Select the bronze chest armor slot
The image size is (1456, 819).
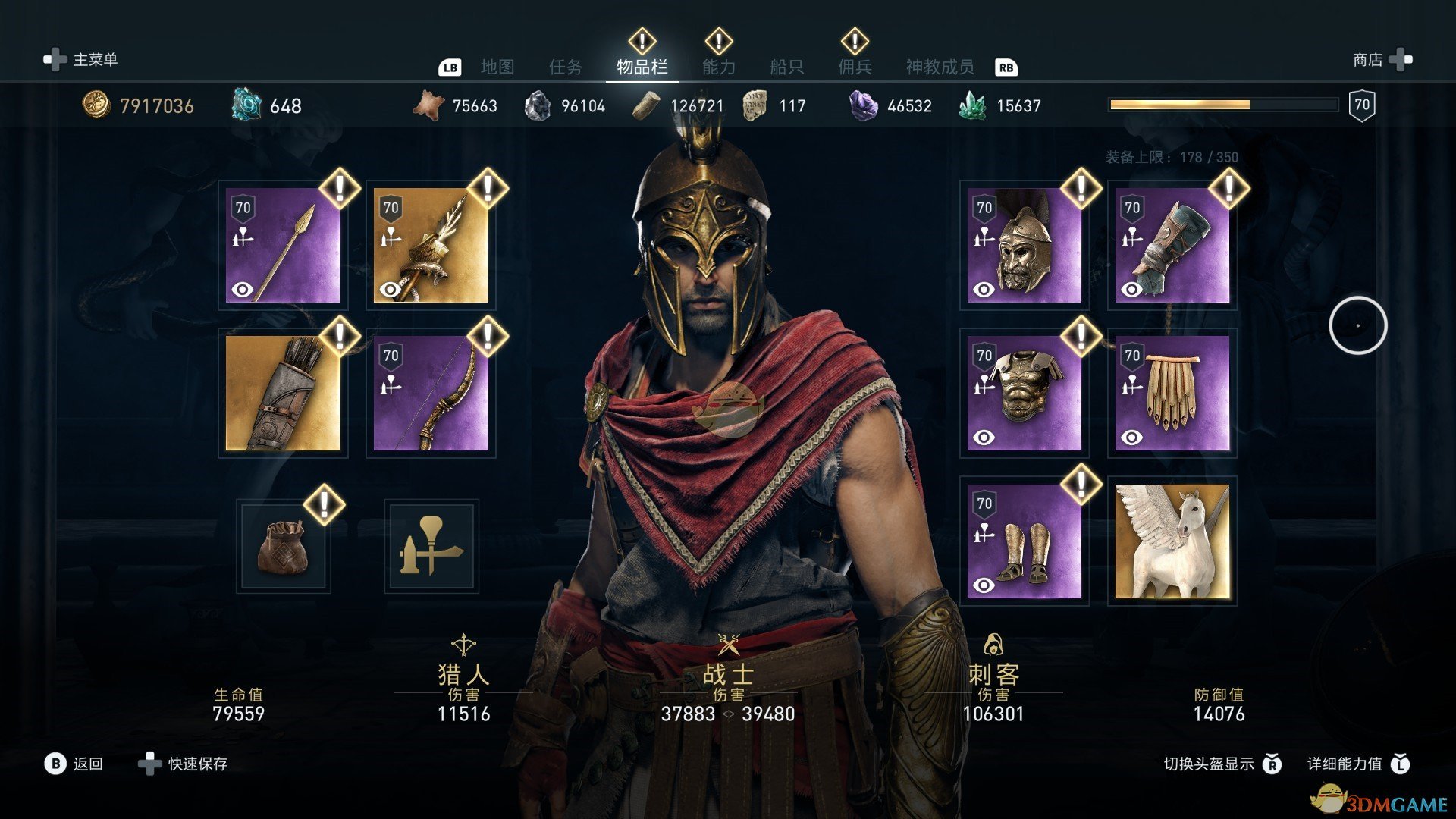1025,394
